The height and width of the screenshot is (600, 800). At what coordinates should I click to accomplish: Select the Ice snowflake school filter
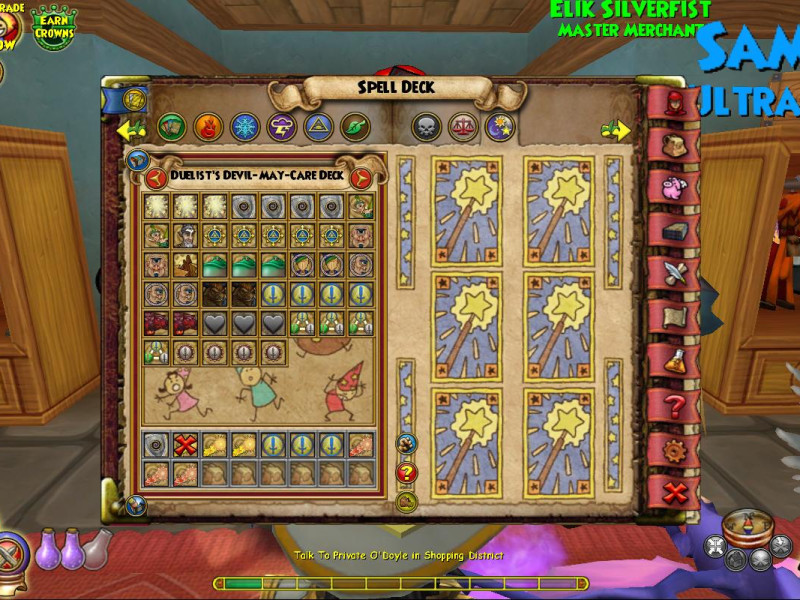(x=244, y=126)
